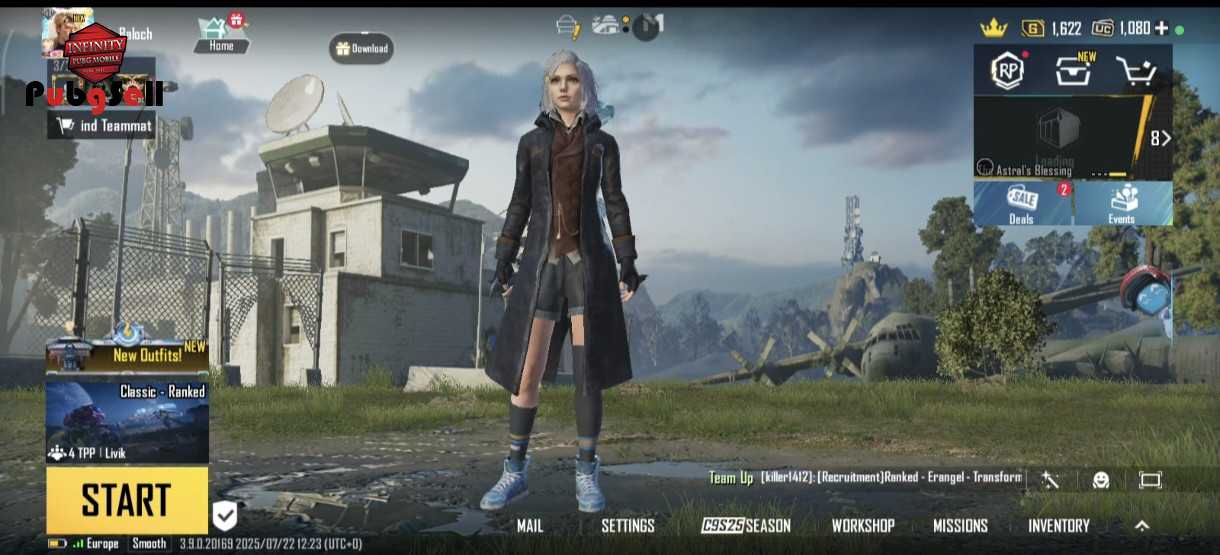Open the shopping cart store
This screenshot has height=555, width=1220.
coord(1135,71)
